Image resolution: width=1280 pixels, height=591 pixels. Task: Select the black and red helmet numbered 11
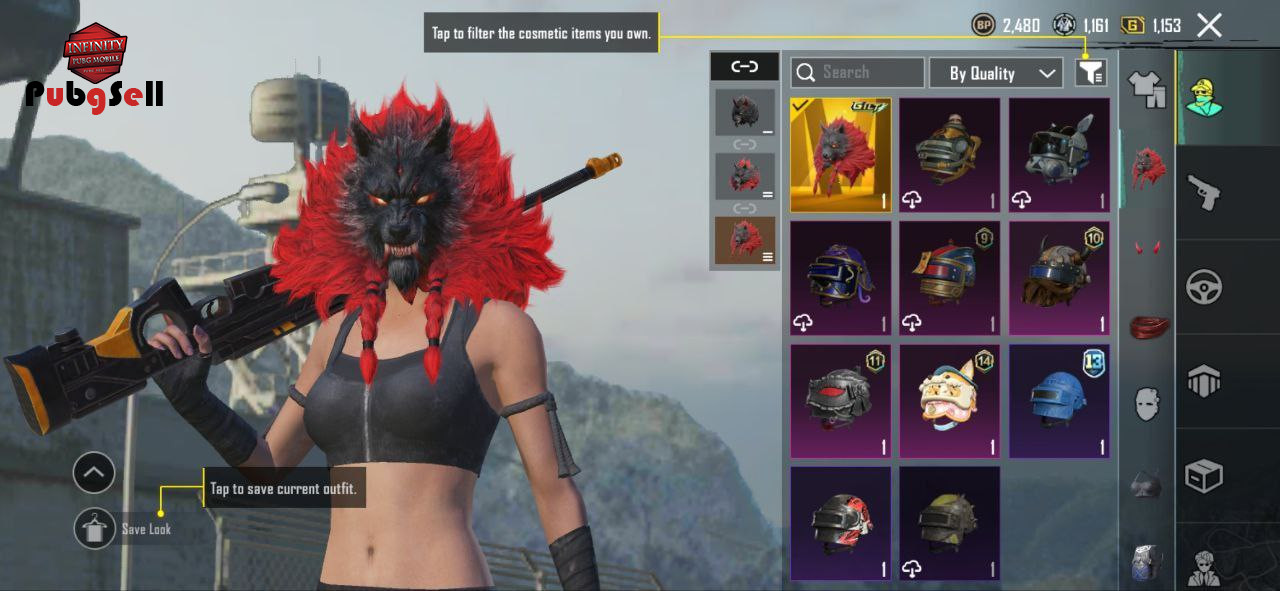click(x=840, y=401)
